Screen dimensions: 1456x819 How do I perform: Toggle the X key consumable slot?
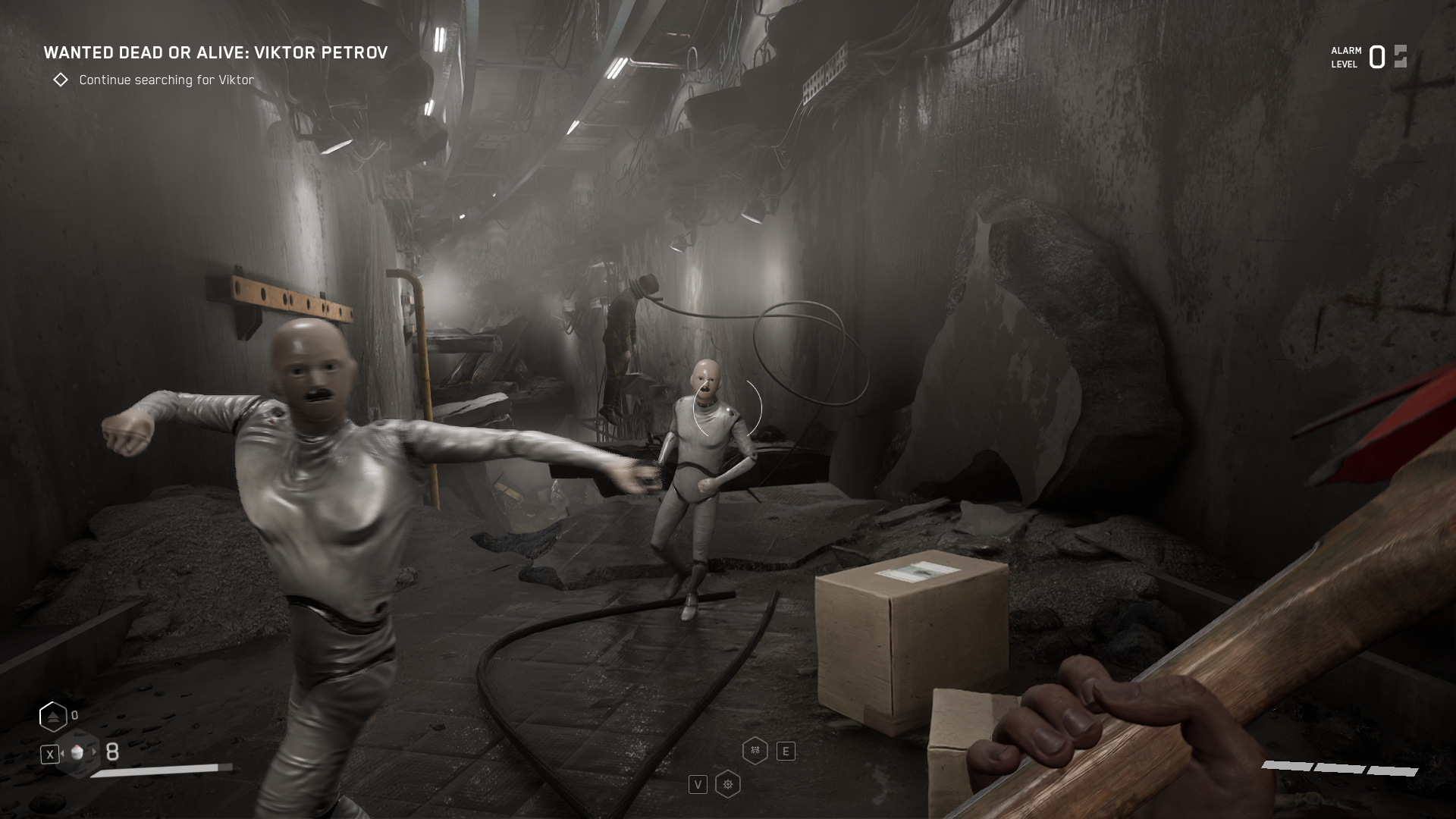pos(50,755)
